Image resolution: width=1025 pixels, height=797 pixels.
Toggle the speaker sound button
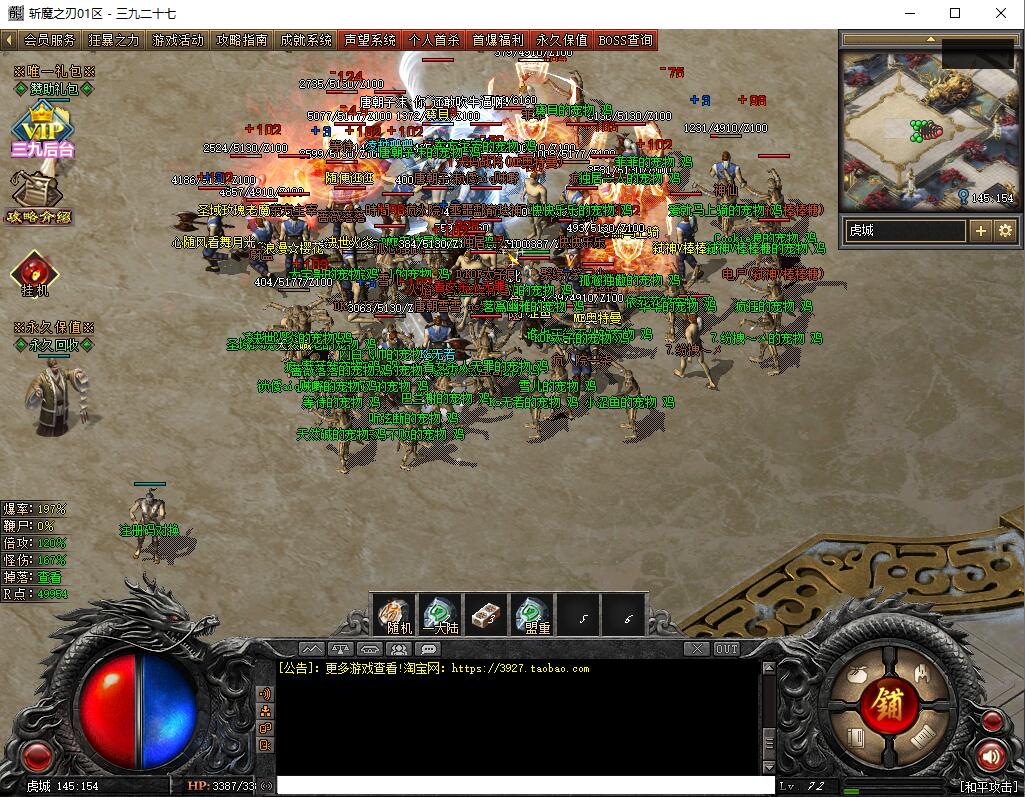pos(991,756)
